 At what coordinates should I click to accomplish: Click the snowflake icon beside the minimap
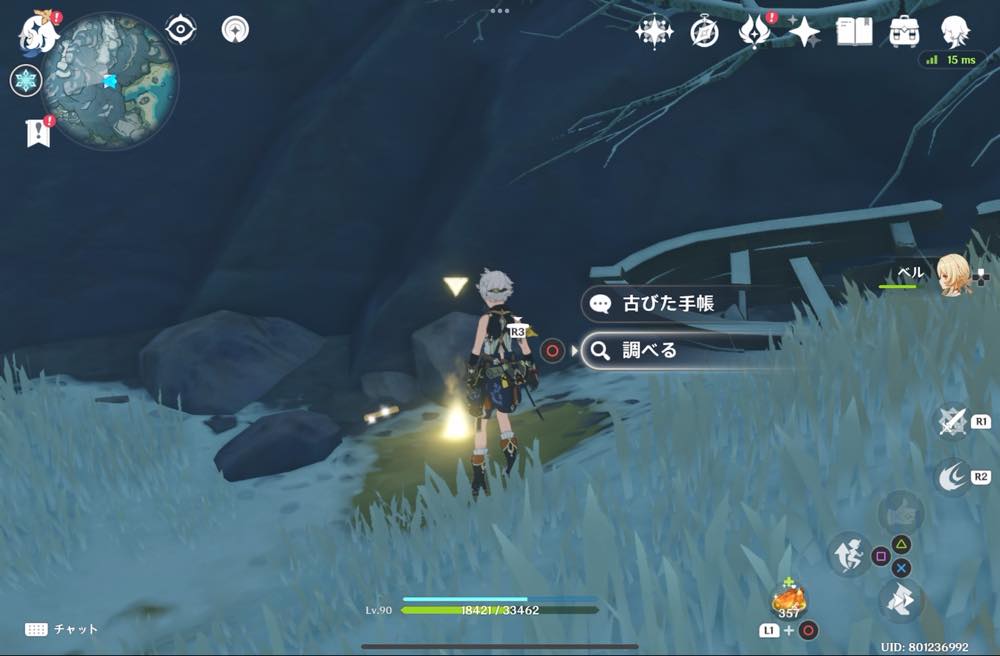(x=25, y=81)
